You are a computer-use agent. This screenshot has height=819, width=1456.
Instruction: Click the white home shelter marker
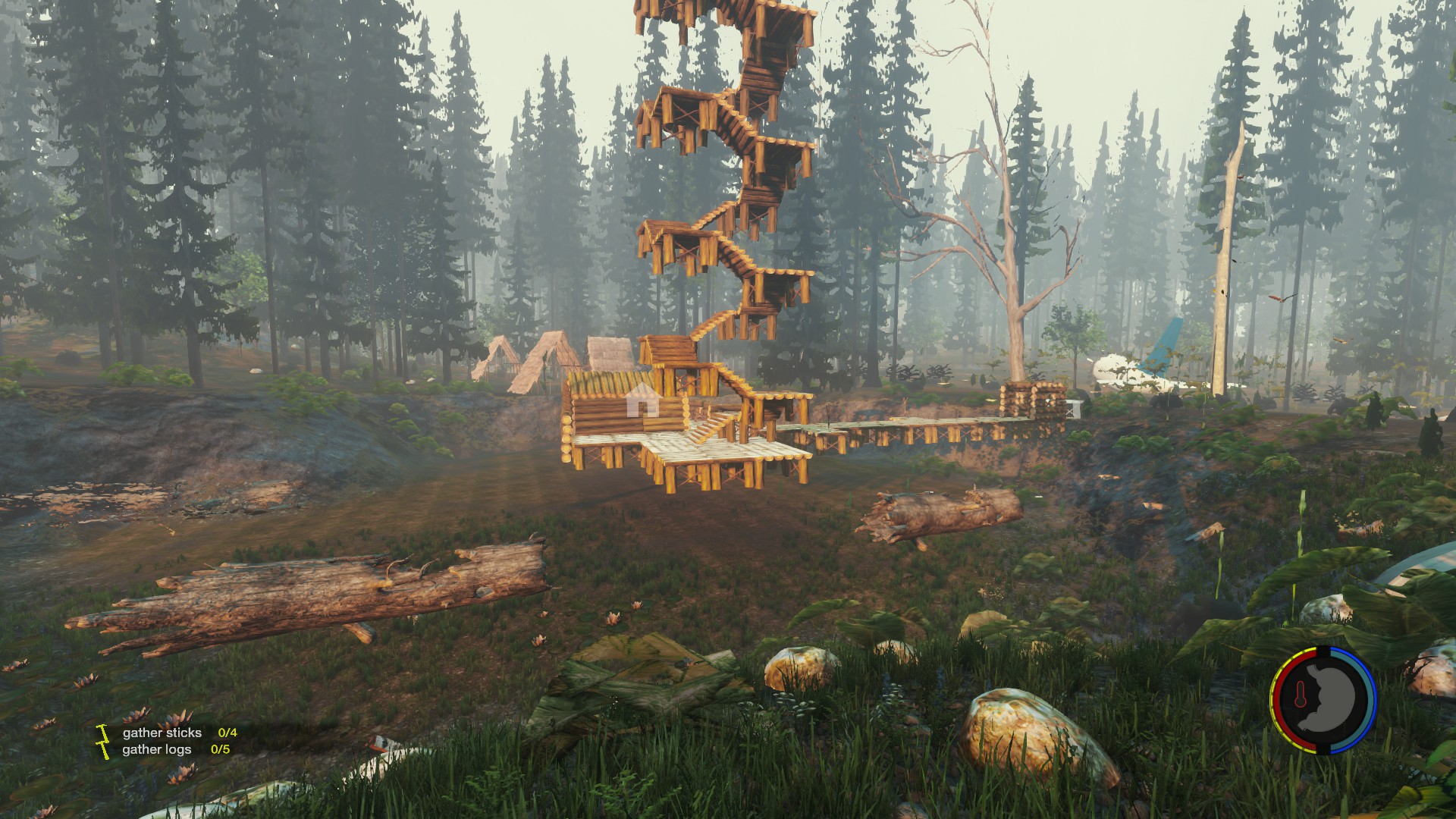coord(642,399)
